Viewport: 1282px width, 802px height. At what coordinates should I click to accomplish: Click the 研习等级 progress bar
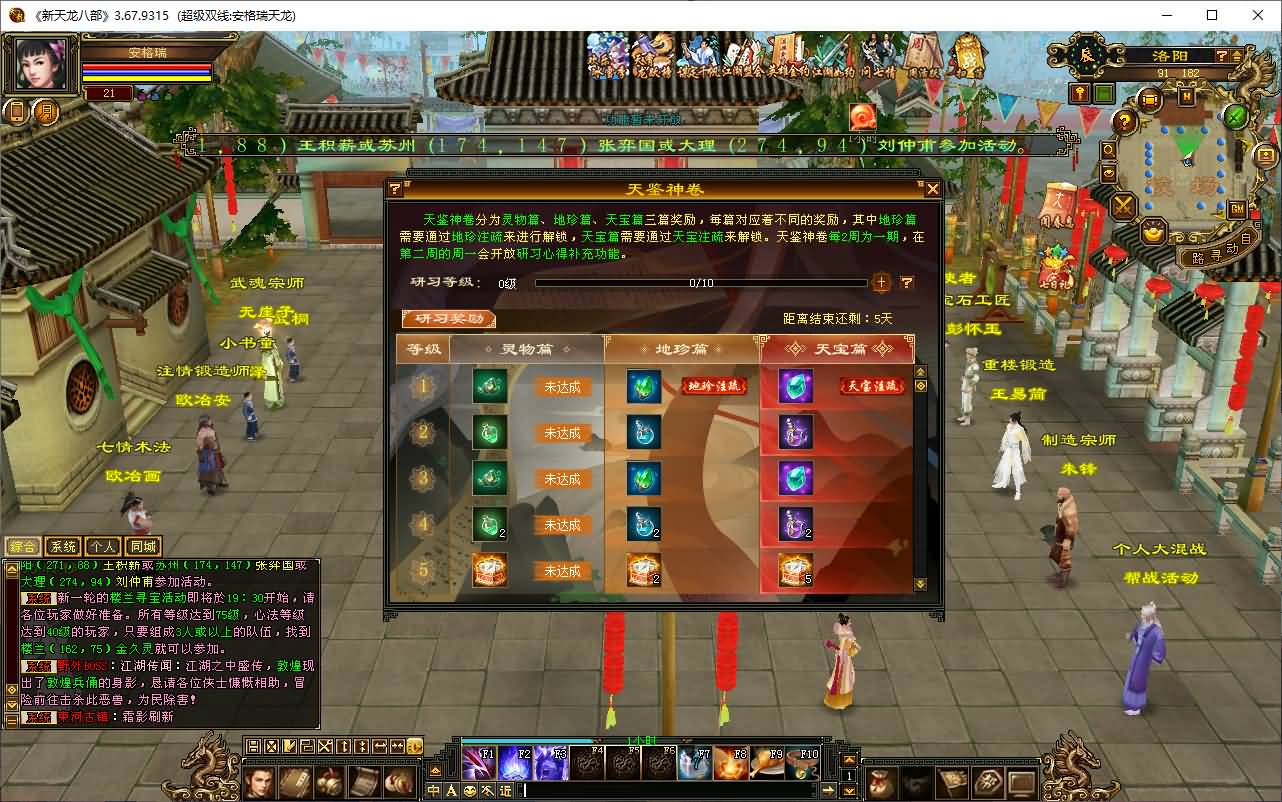(x=700, y=282)
